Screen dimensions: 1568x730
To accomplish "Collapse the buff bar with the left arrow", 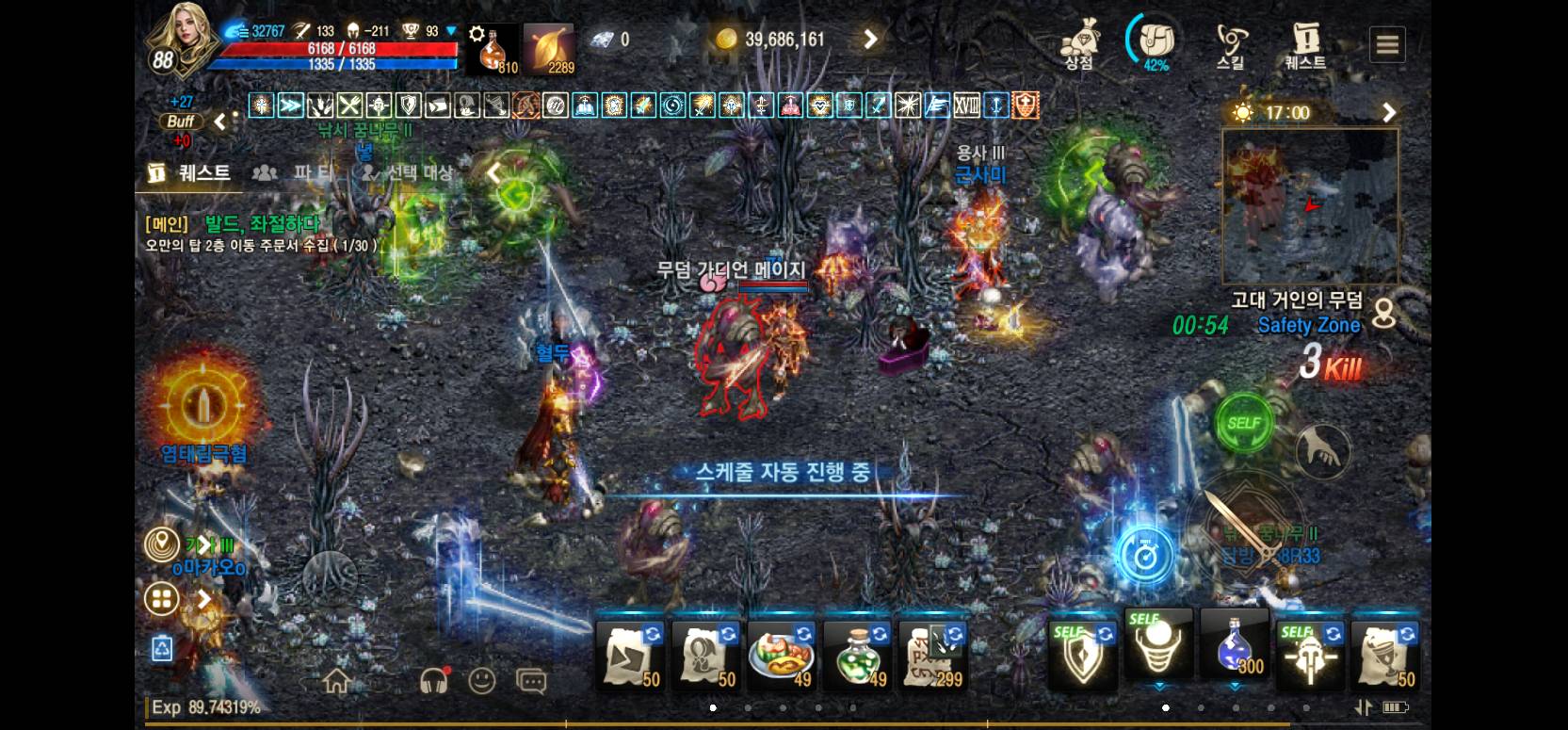I will point(218,122).
